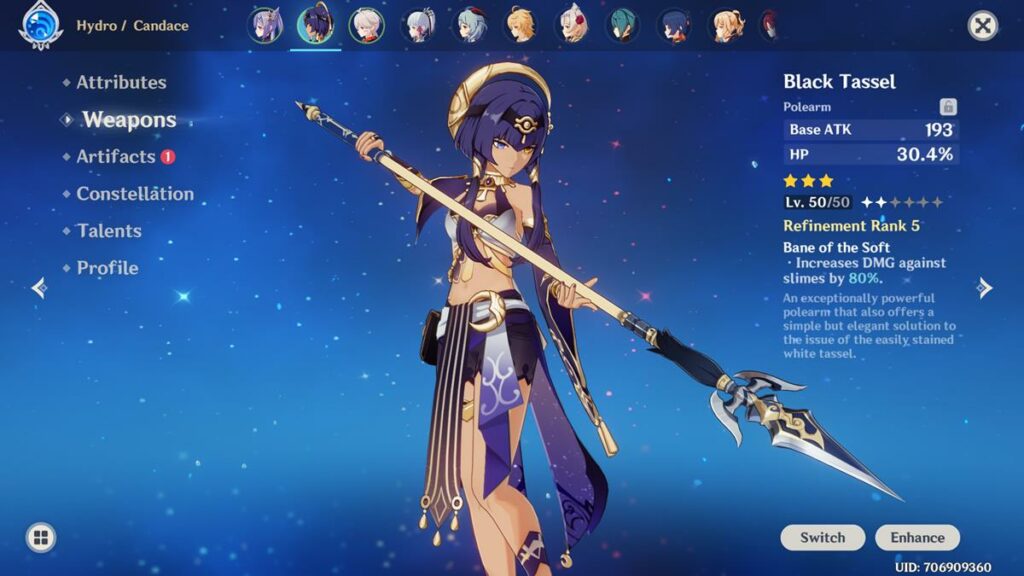Select the purple twin-tail haired character portrait
The image size is (1024, 576).
point(264,26)
